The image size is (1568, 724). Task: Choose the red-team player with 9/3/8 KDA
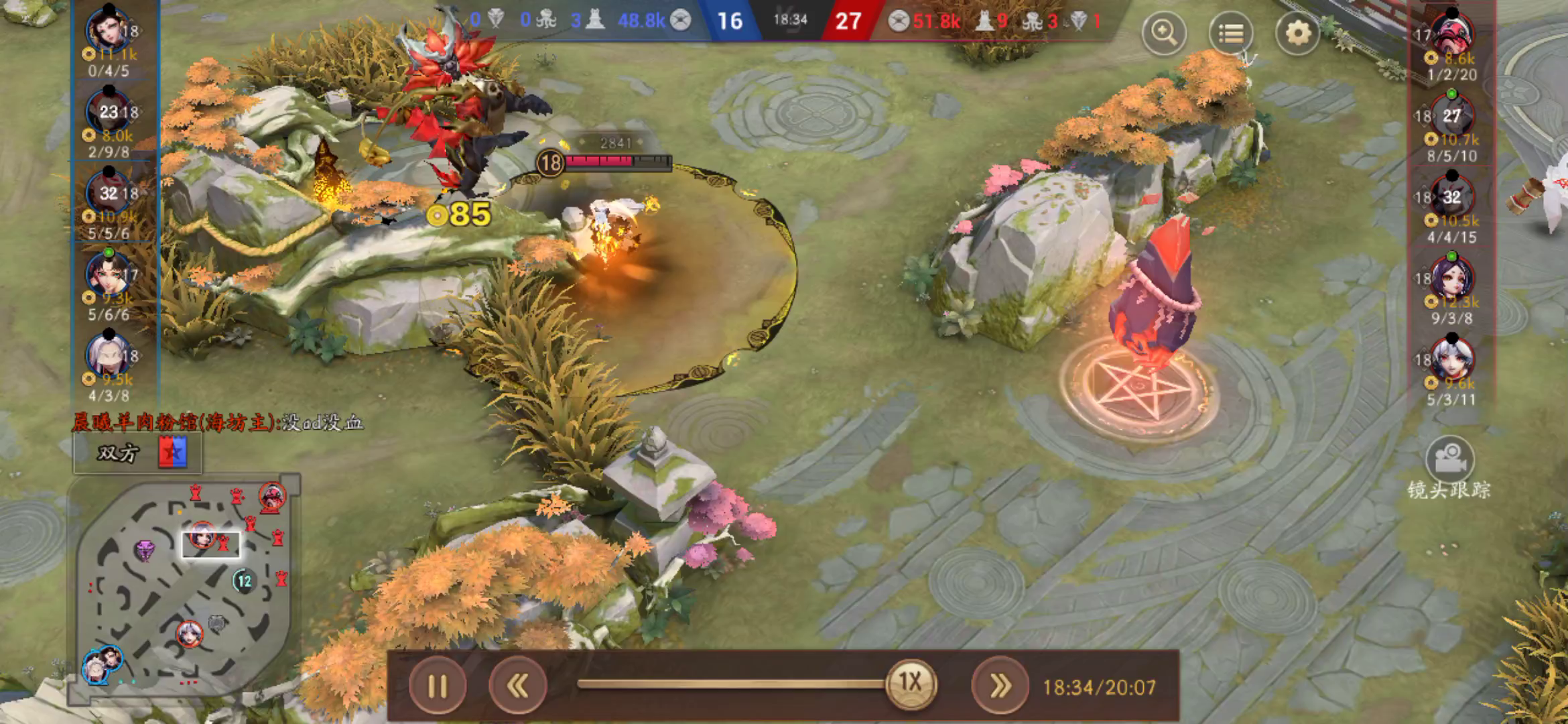point(1452,279)
